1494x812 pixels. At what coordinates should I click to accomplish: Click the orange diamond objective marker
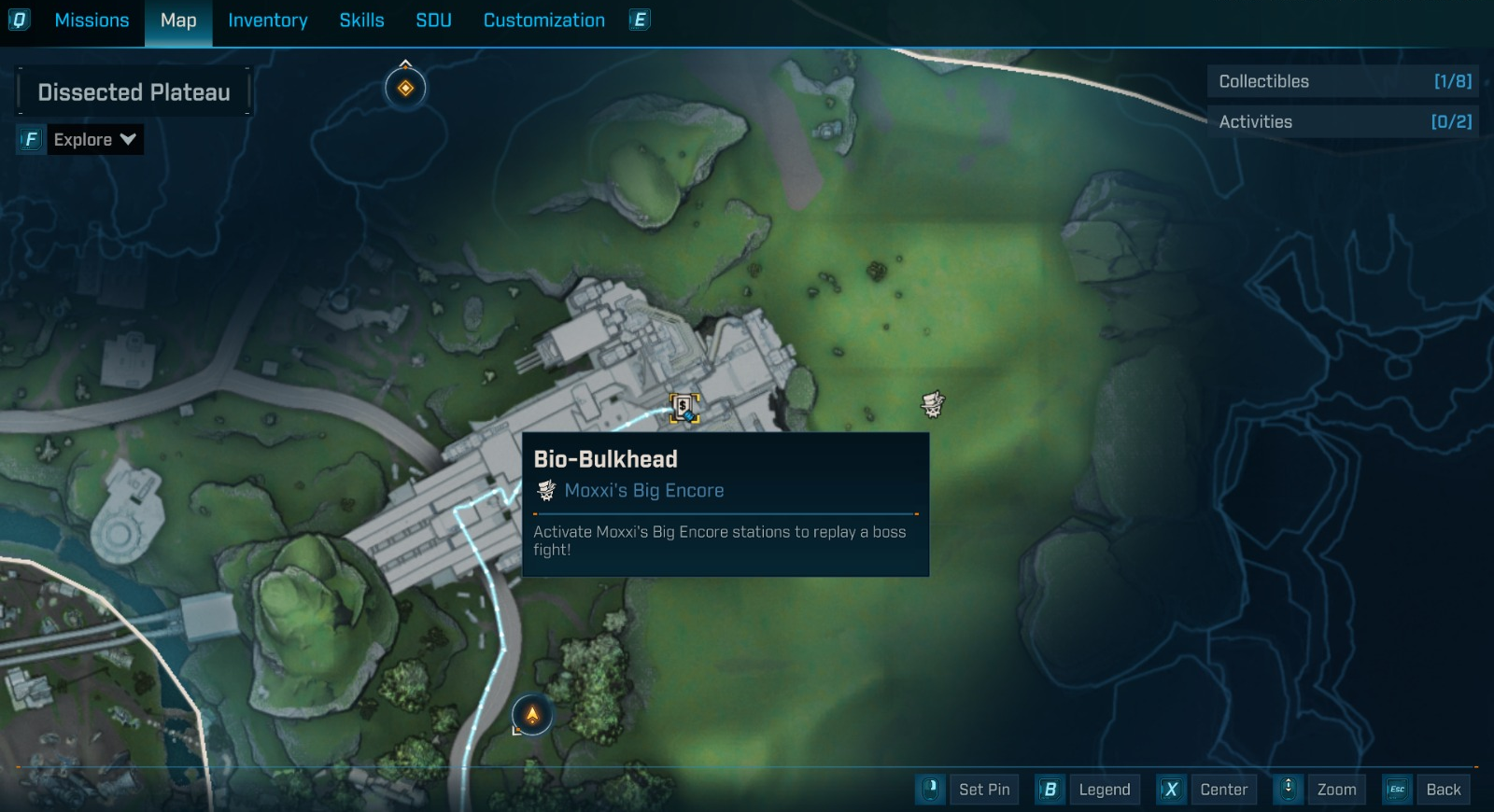pyautogui.click(x=405, y=89)
